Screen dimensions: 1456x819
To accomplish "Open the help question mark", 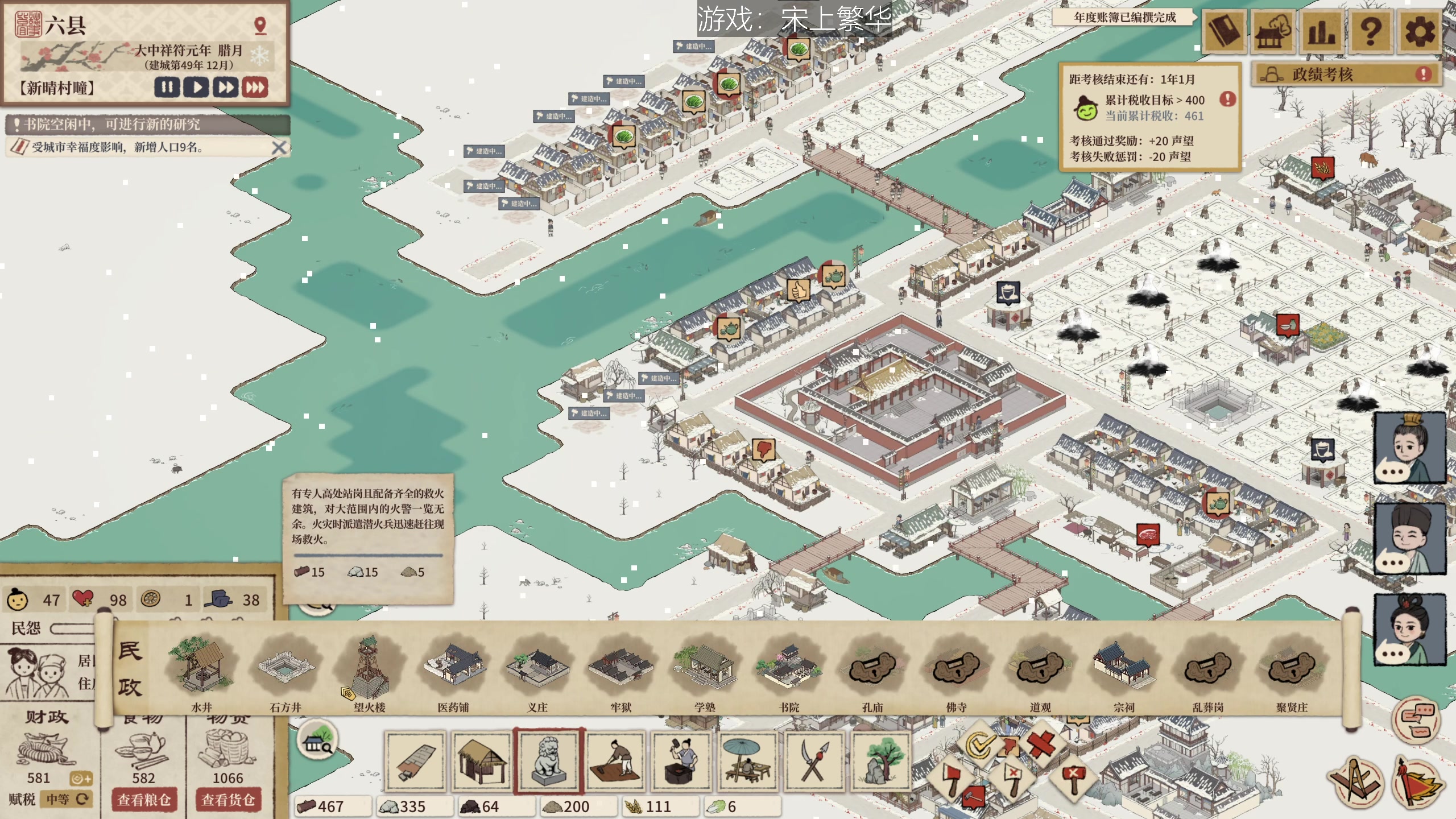I will point(1371,31).
